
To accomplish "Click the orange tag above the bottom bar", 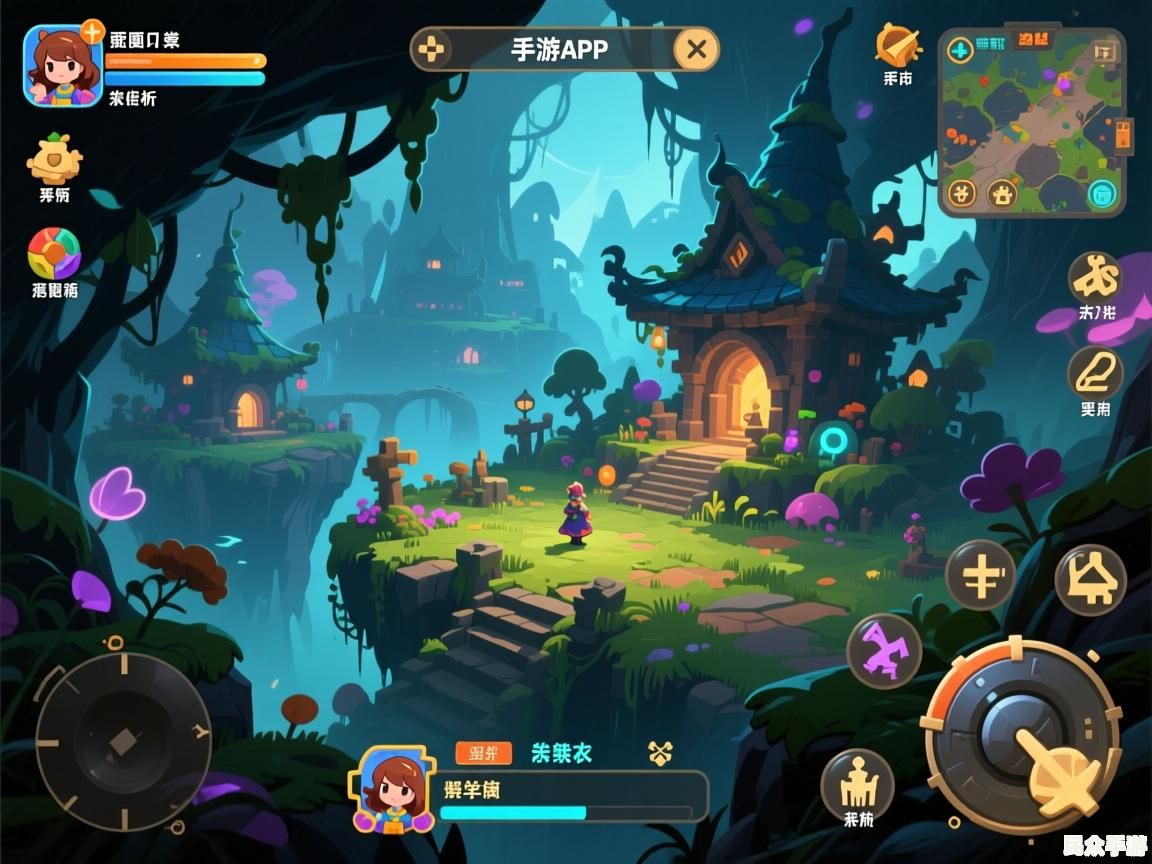I will 483,753.
